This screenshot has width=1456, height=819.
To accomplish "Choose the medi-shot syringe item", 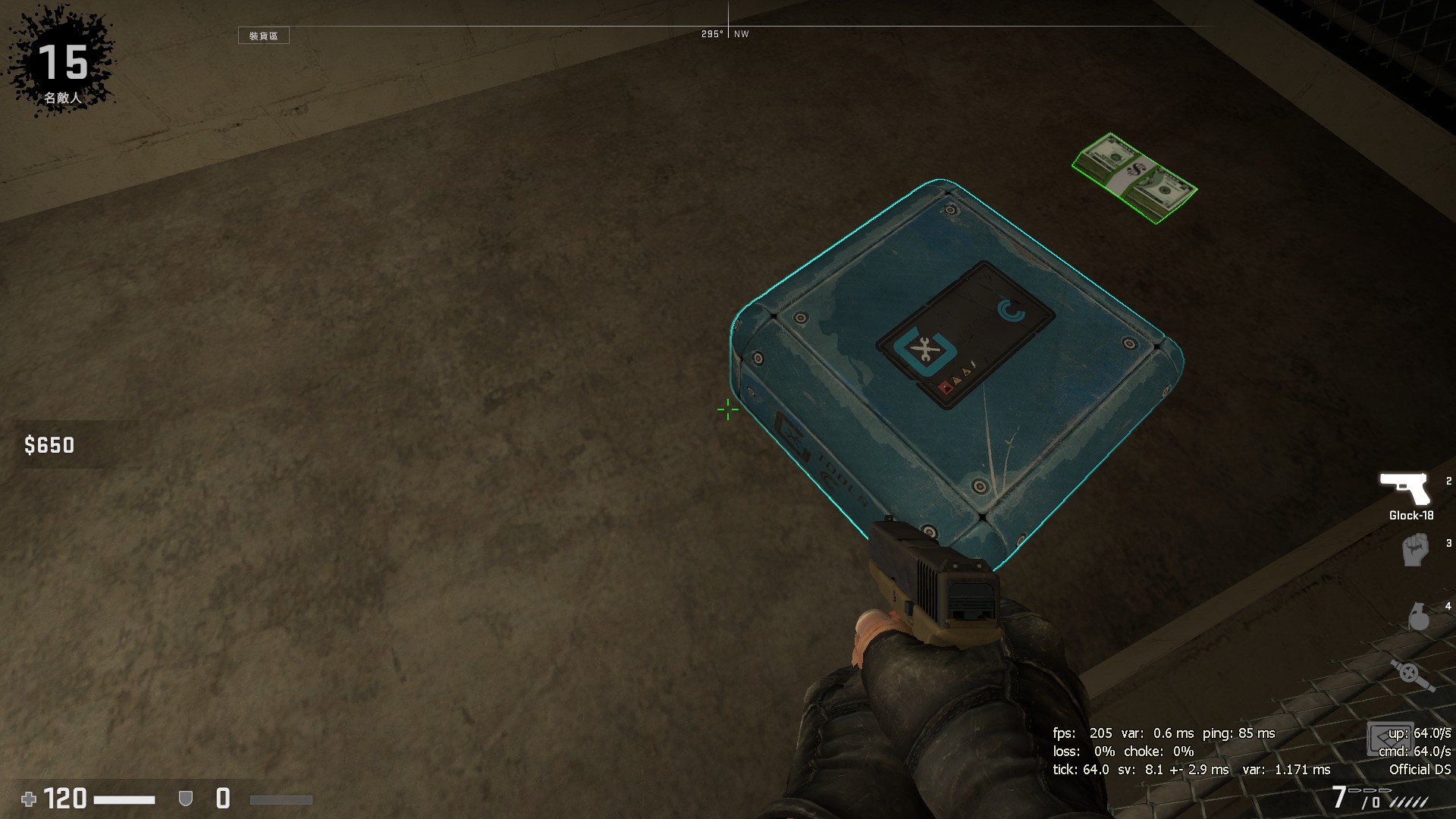I will 1412,673.
